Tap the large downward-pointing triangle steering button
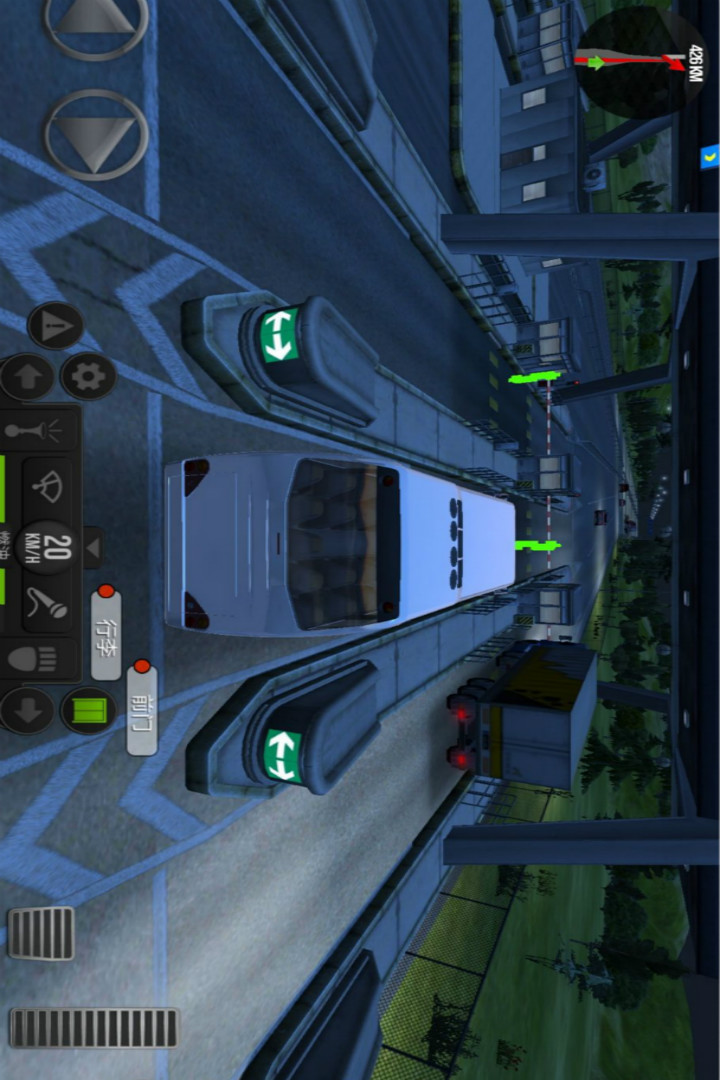Image resolution: width=720 pixels, height=1080 pixels. pos(96,135)
